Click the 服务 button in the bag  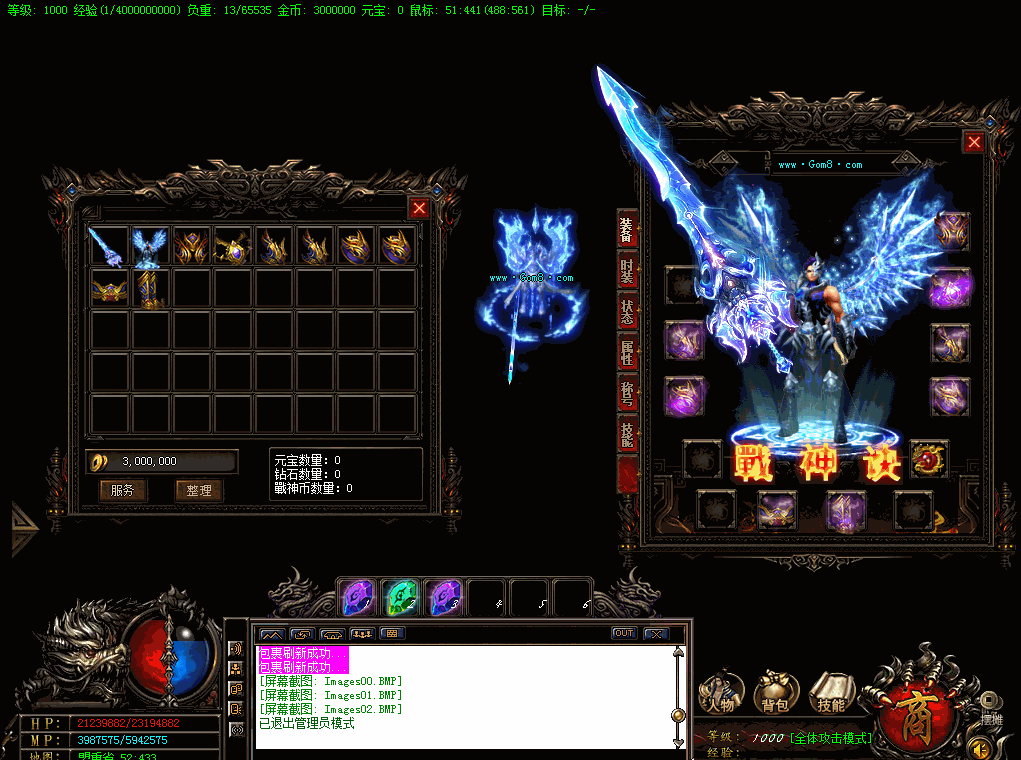point(123,490)
